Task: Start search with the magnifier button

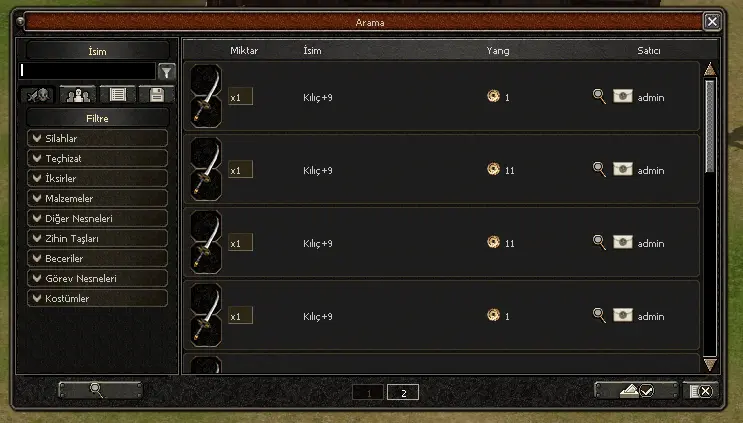Action: [x=100, y=390]
